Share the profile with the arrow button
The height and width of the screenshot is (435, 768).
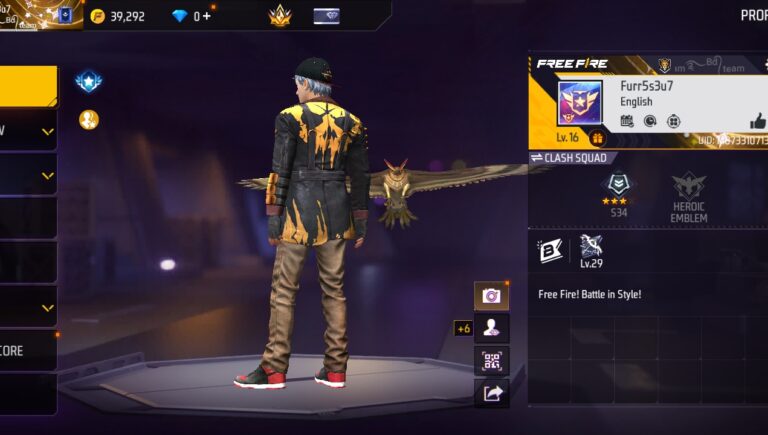tap(491, 393)
